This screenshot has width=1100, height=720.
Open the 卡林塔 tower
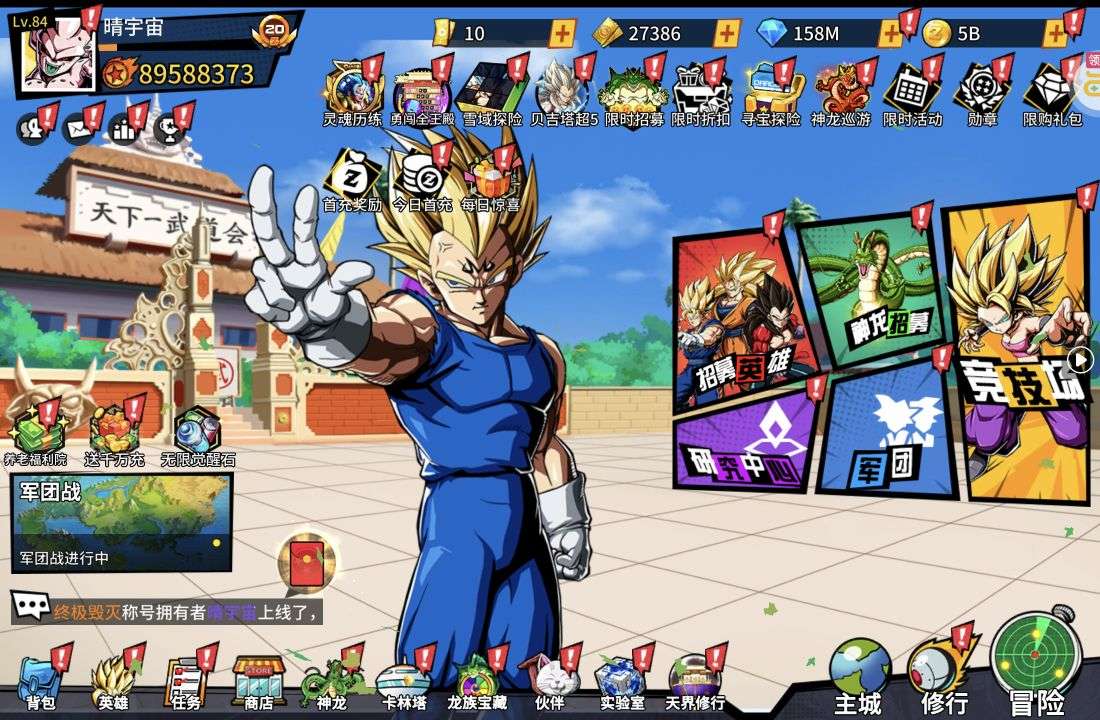pyautogui.click(x=402, y=682)
